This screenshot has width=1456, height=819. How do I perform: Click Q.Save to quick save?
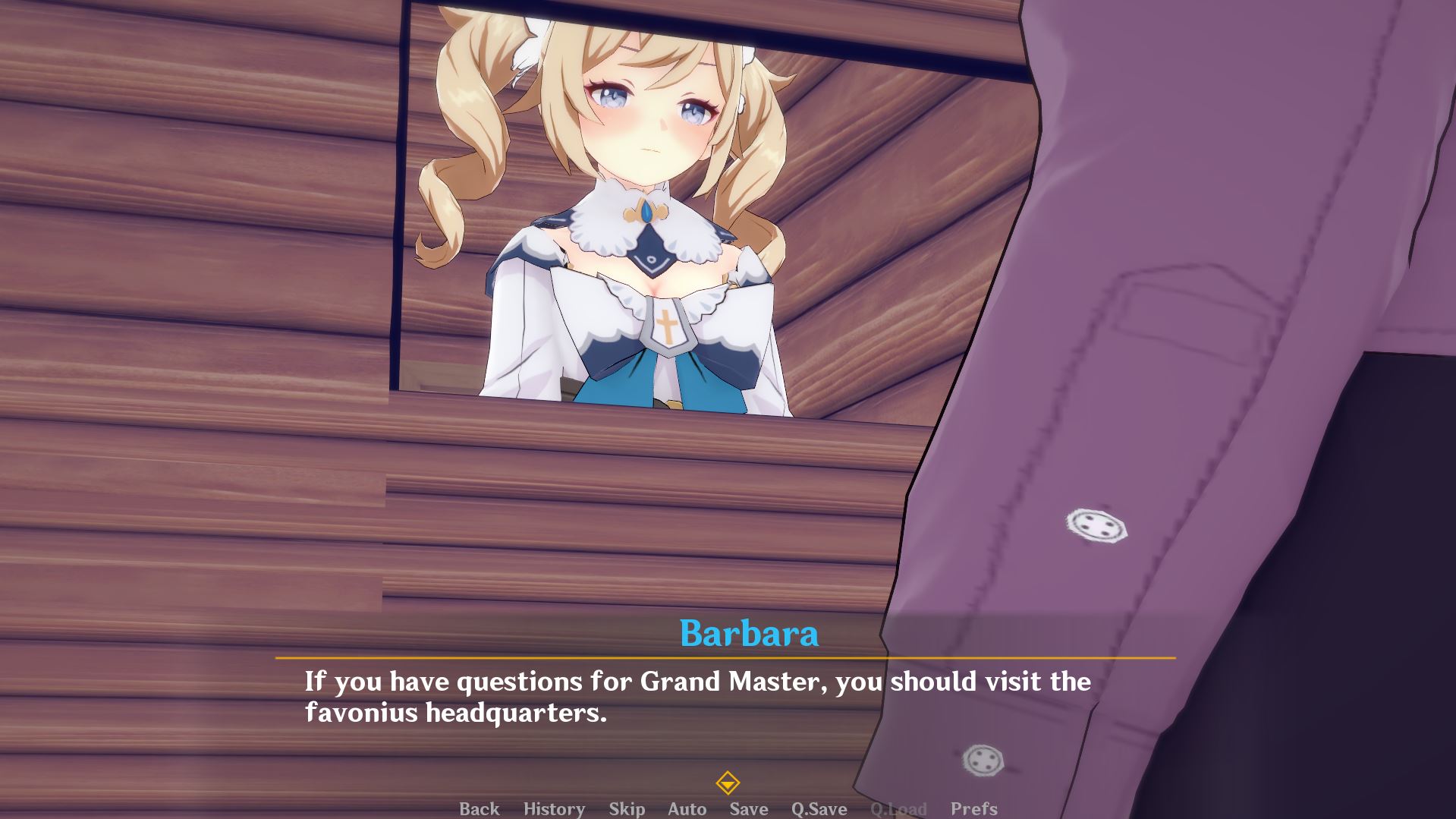point(819,808)
